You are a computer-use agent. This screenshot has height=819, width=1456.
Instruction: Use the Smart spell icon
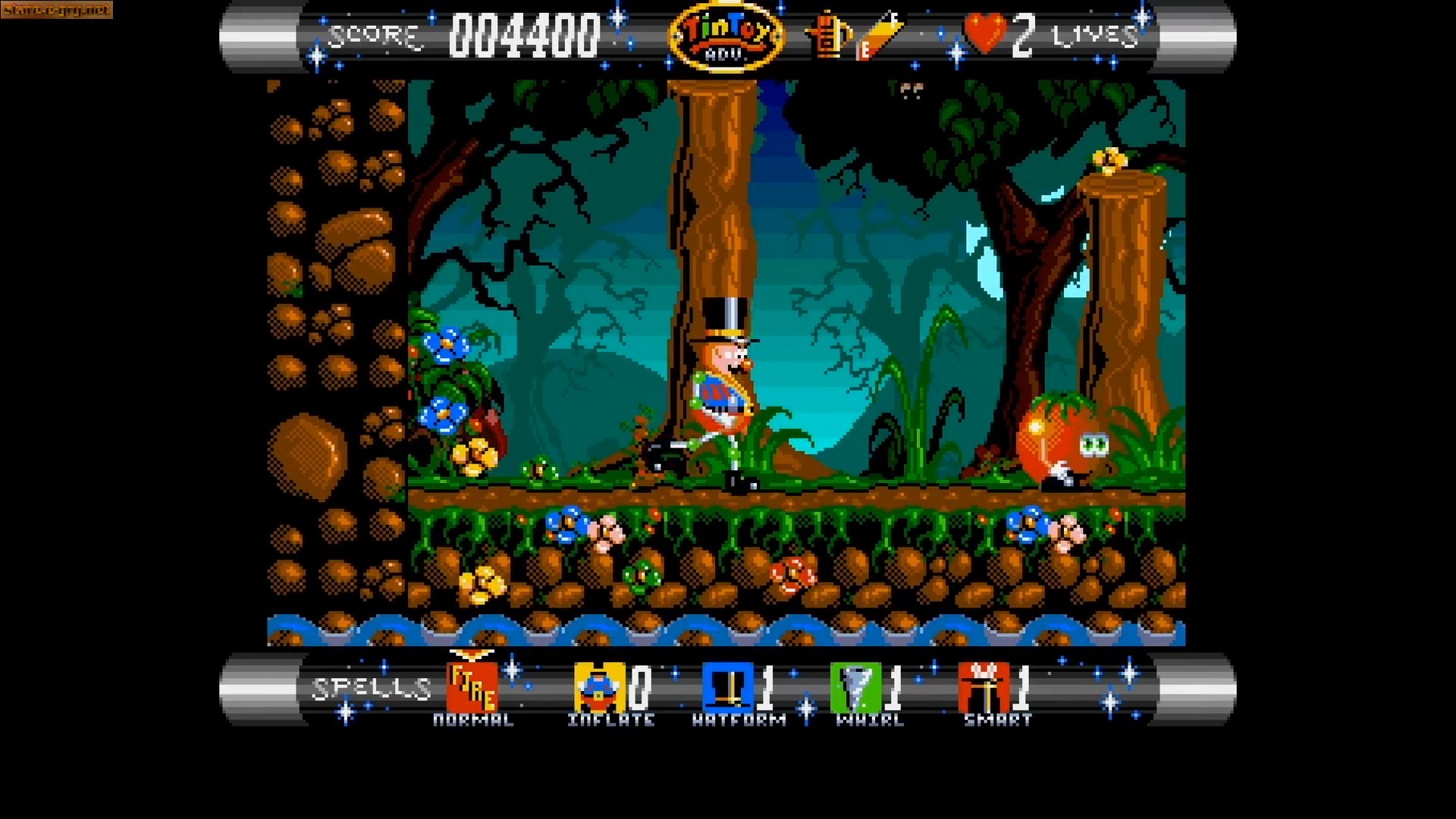984,687
